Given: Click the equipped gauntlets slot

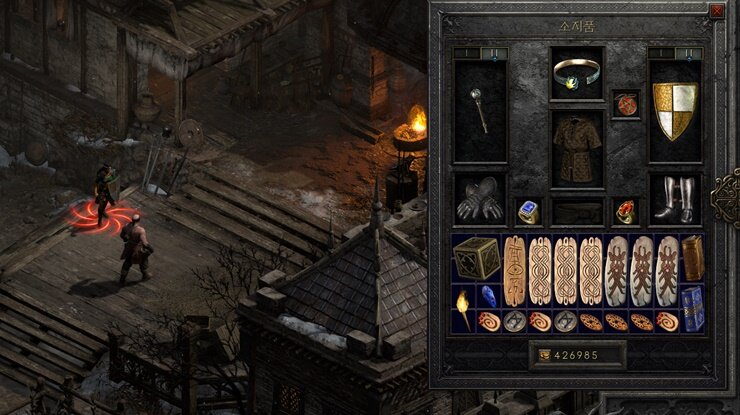Looking at the screenshot, I should point(479,198).
